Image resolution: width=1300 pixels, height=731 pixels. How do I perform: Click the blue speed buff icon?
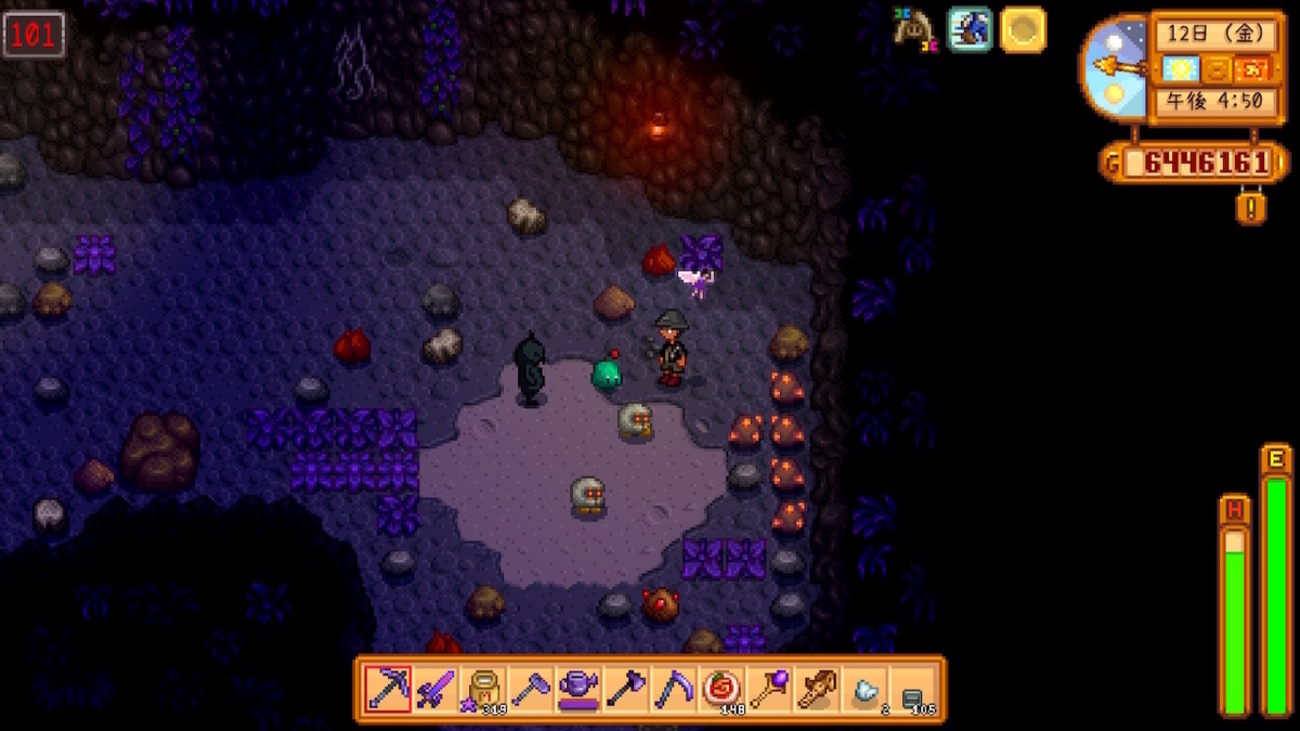(969, 30)
